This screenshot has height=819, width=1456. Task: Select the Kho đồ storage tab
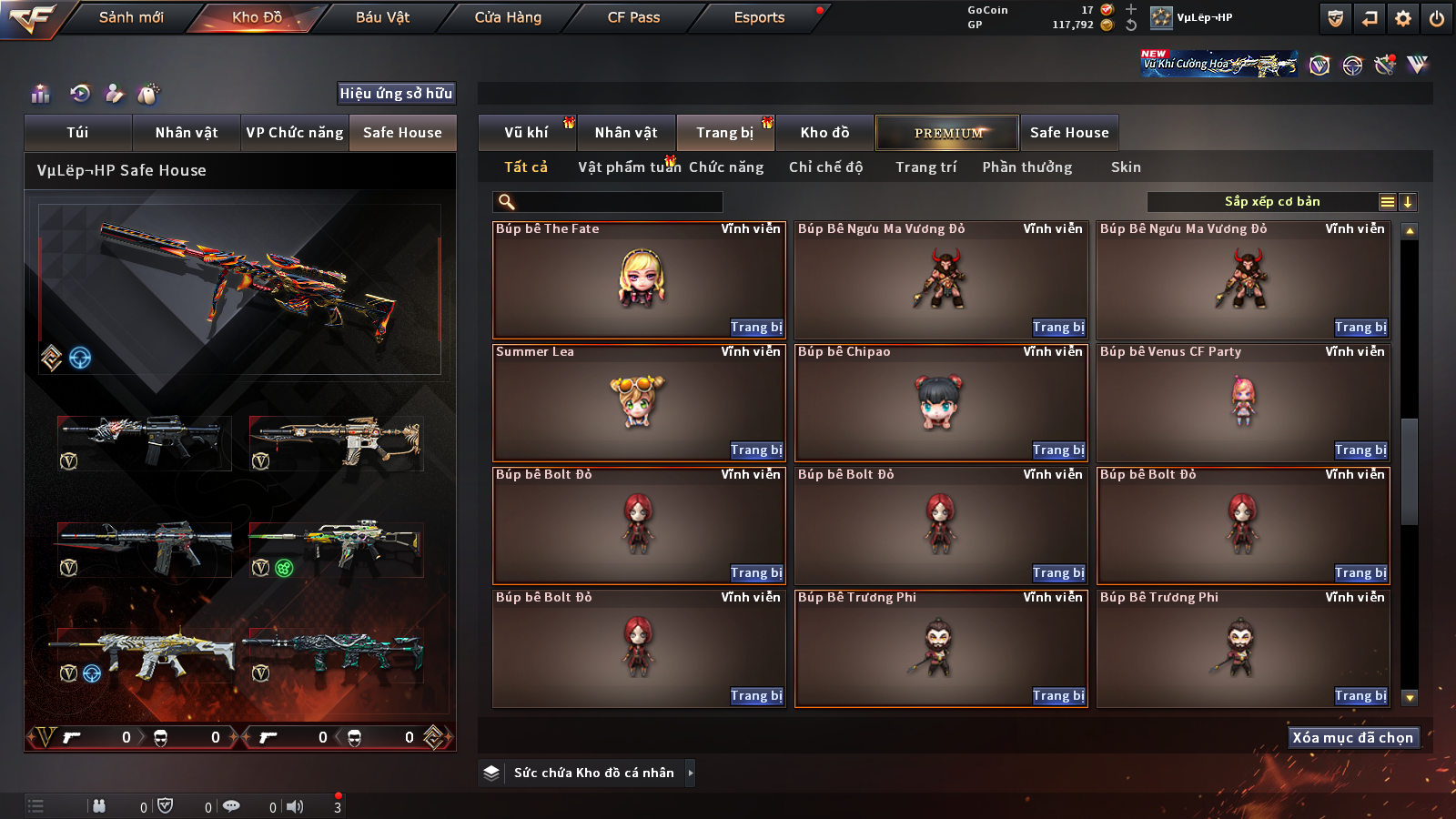click(x=824, y=133)
